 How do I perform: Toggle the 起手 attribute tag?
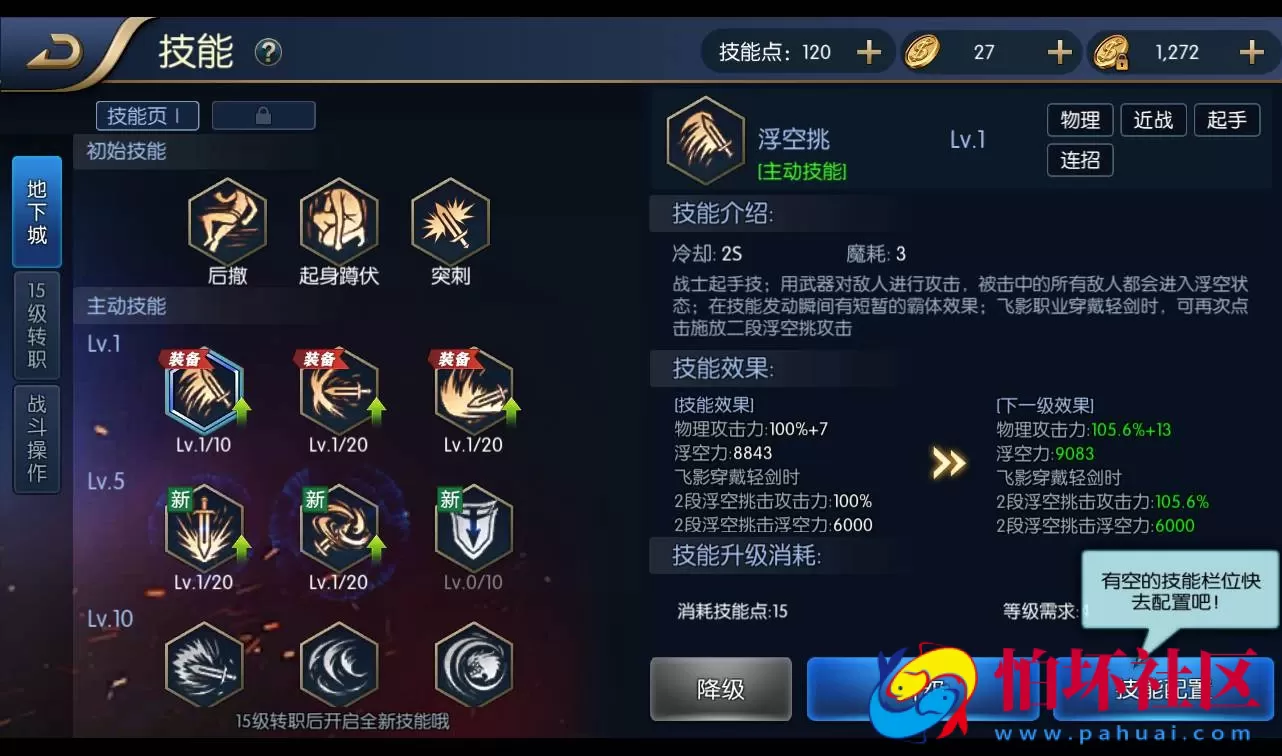(1227, 120)
